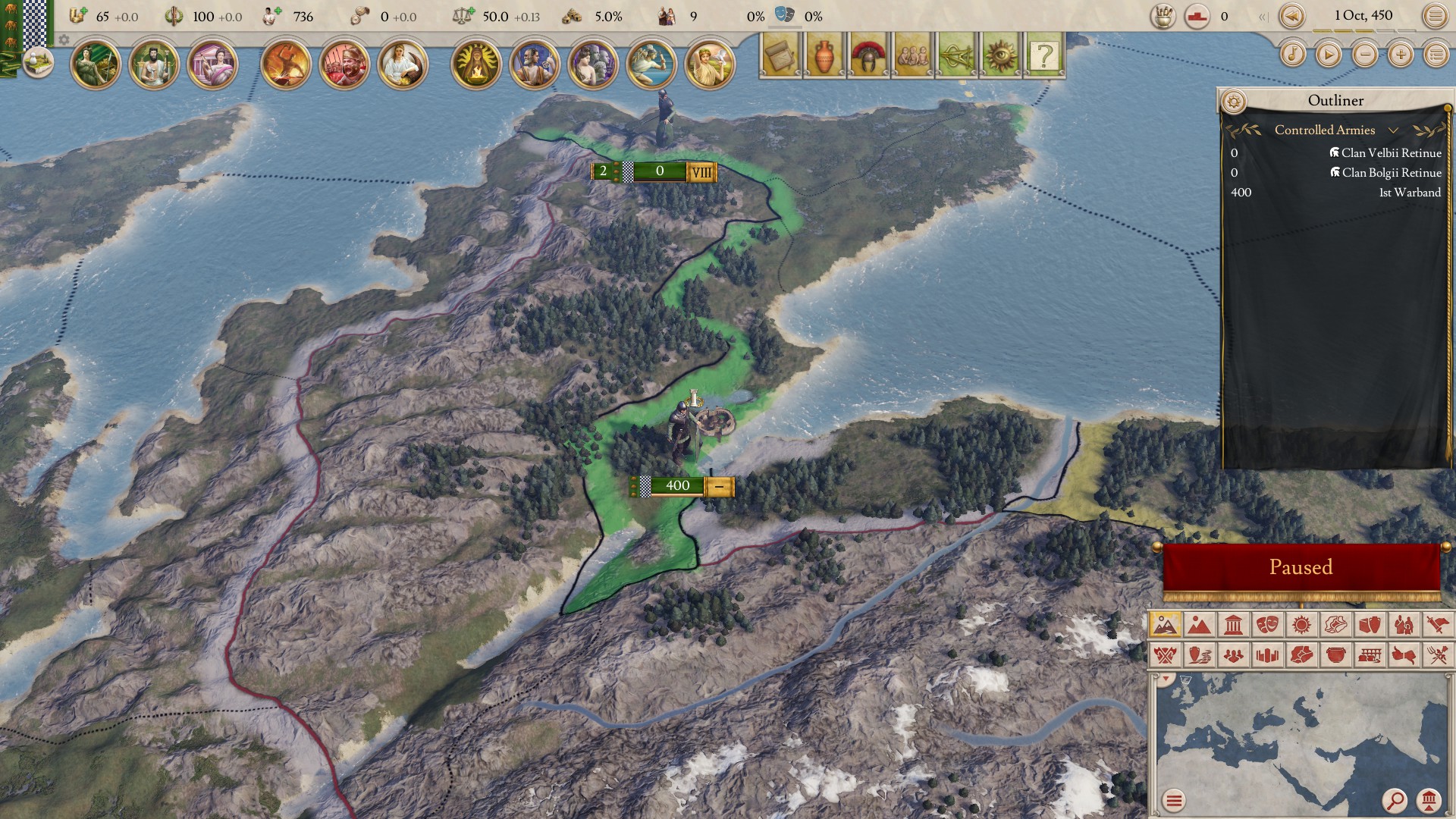Click the military helmet macro icon

867,55
